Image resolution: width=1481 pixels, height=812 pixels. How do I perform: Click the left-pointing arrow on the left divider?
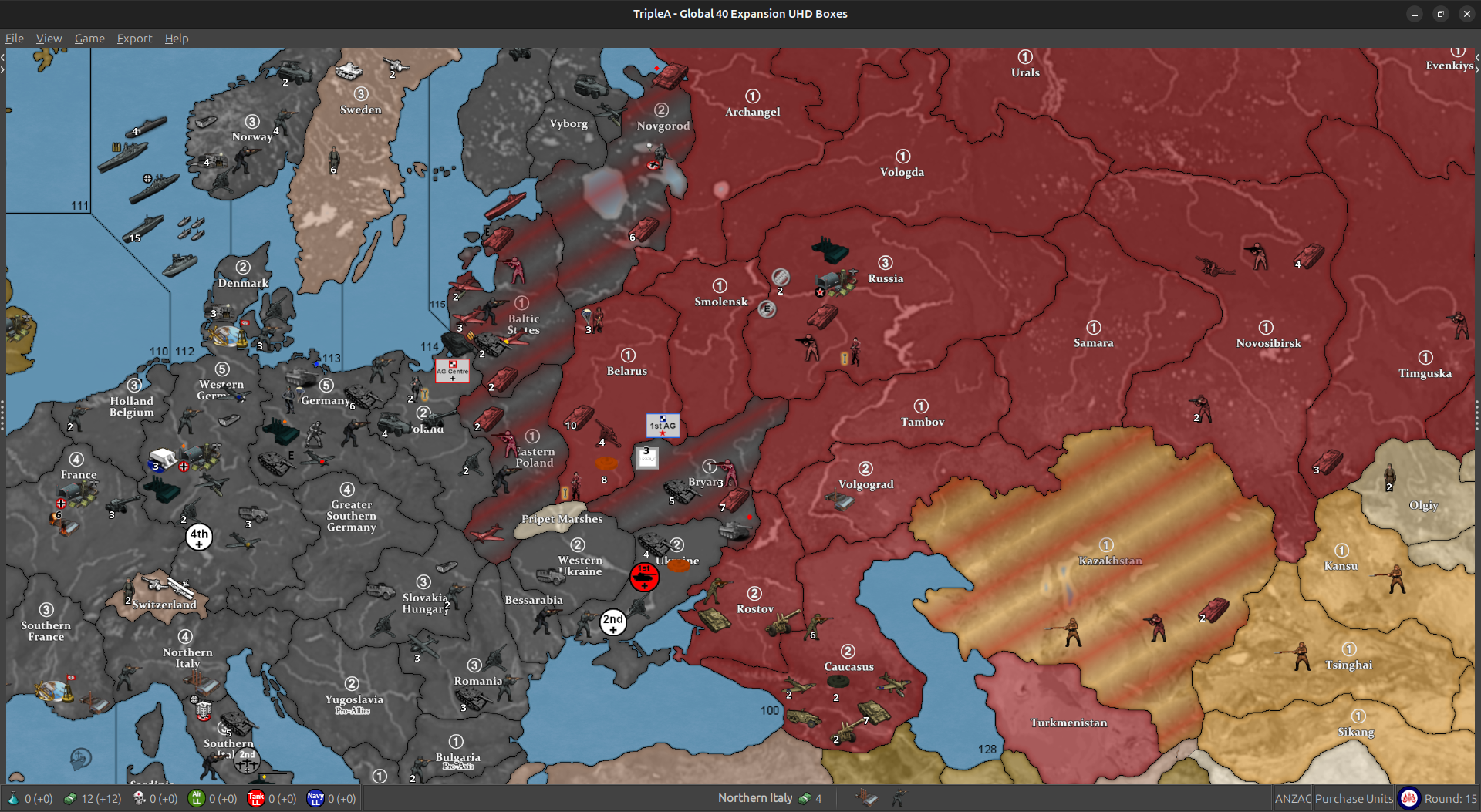(3, 57)
